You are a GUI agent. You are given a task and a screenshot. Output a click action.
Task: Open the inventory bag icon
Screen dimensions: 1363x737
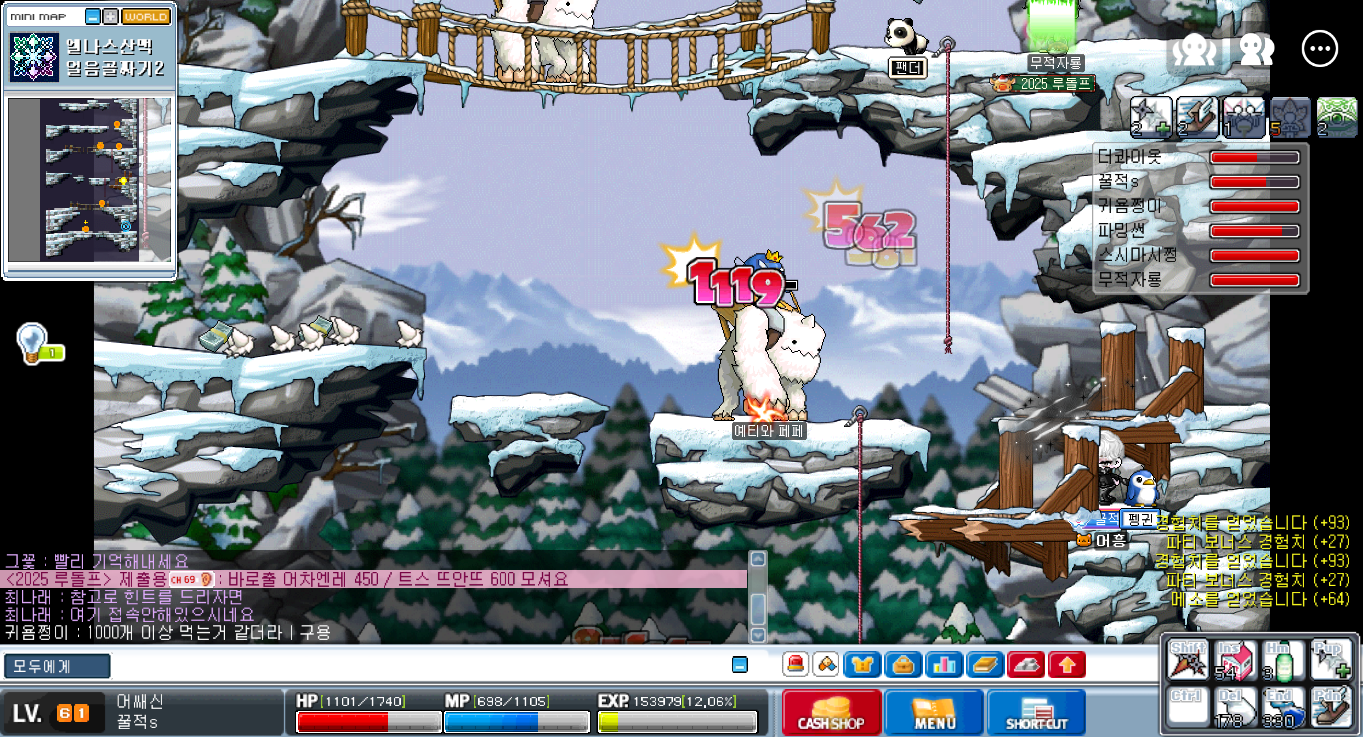point(902,664)
